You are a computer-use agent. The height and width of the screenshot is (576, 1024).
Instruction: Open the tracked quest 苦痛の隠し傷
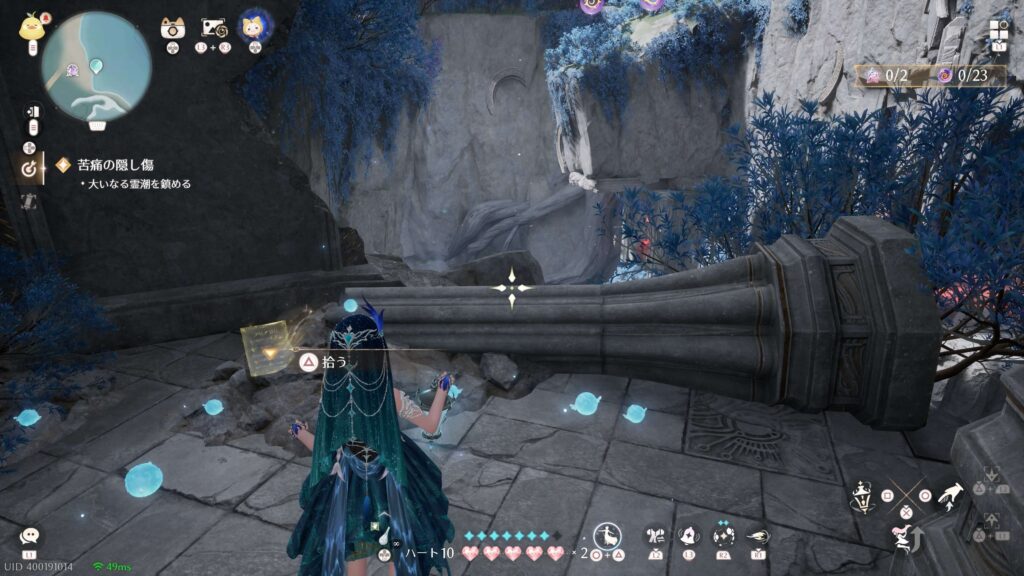(x=118, y=164)
